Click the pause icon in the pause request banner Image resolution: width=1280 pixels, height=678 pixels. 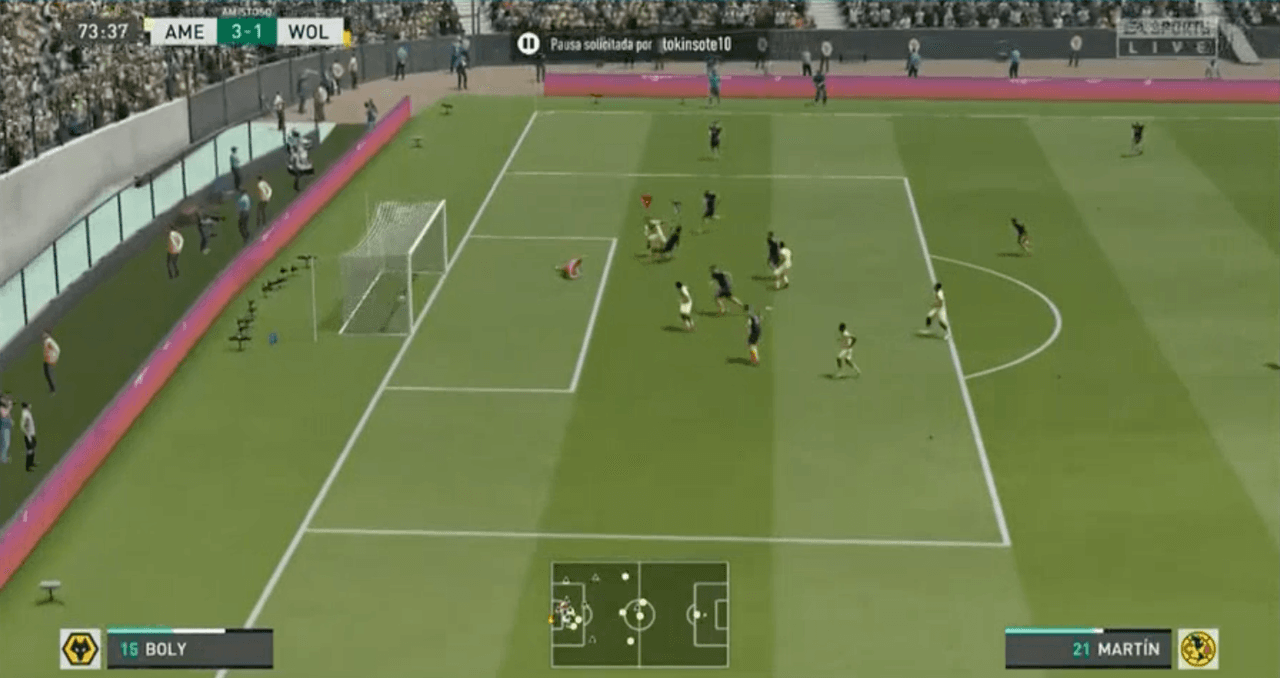point(528,44)
